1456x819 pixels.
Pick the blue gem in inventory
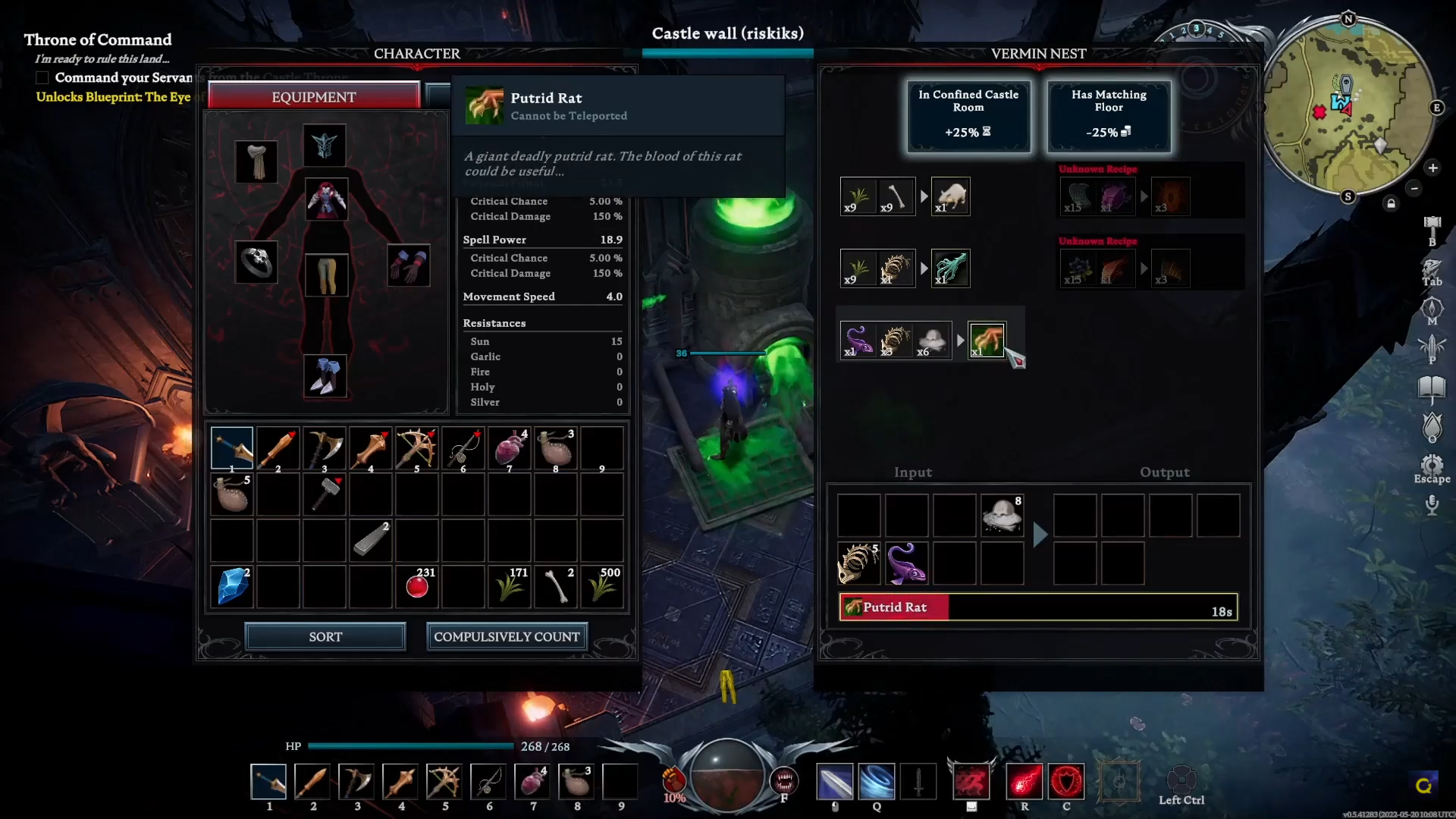pyautogui.click(x=232, y=586)
